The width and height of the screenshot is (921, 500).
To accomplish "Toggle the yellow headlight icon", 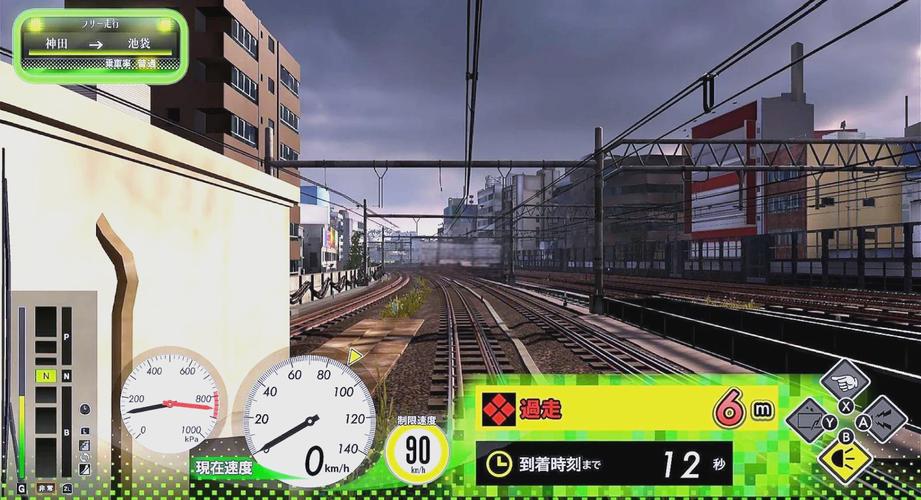I will coord(845,459).
